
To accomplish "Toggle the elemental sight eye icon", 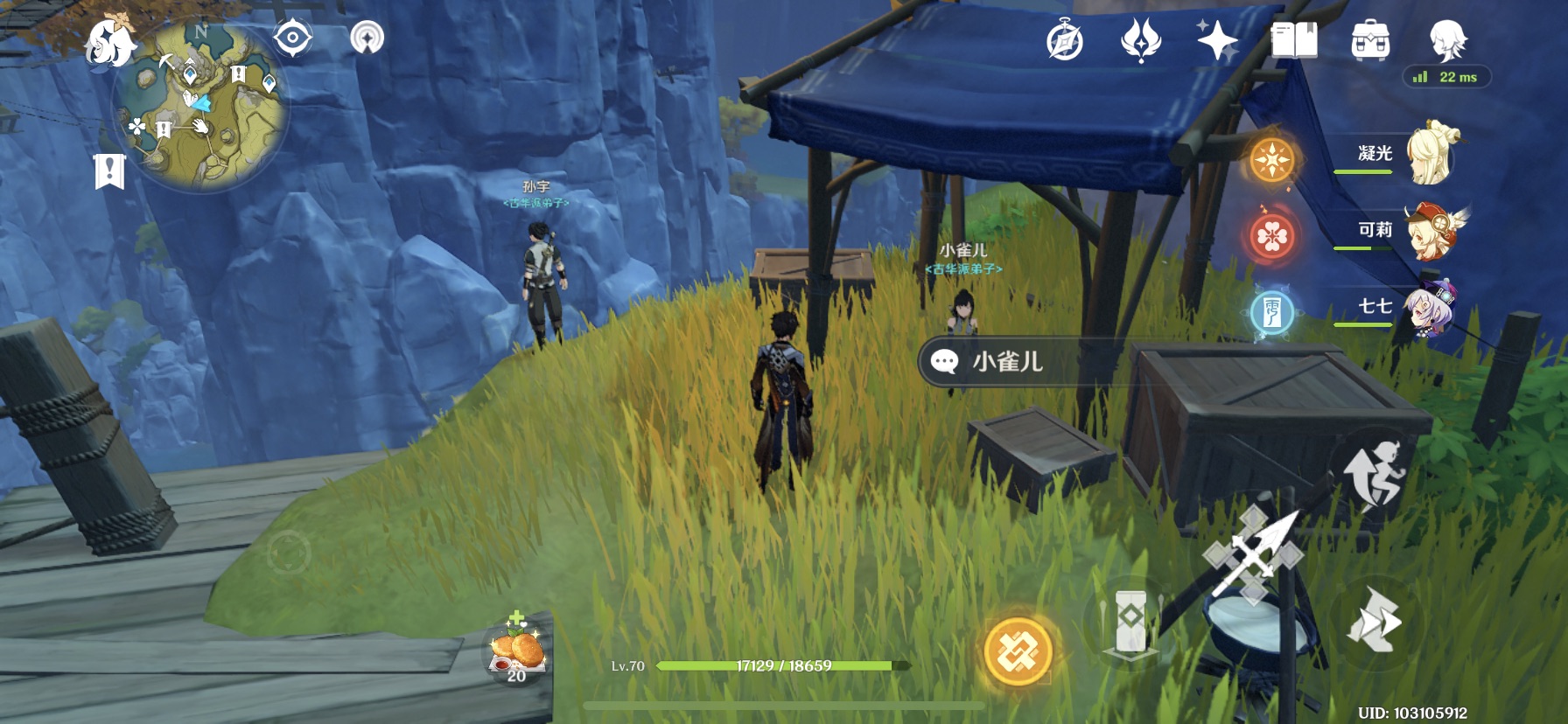I will click(x=292, y=38).
